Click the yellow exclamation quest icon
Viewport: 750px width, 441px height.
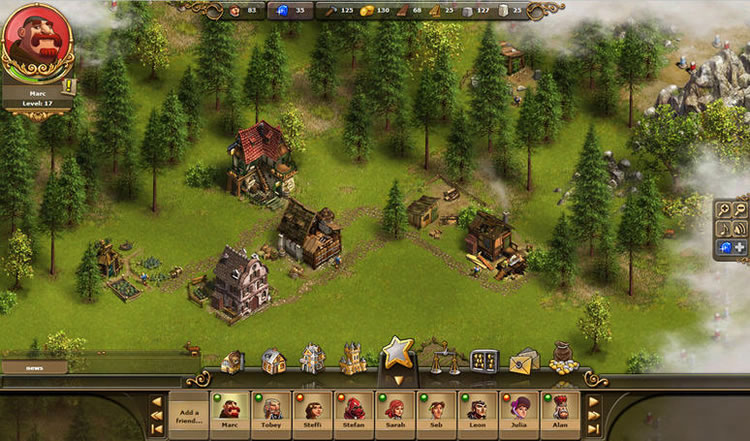click(x=70, y=87)
